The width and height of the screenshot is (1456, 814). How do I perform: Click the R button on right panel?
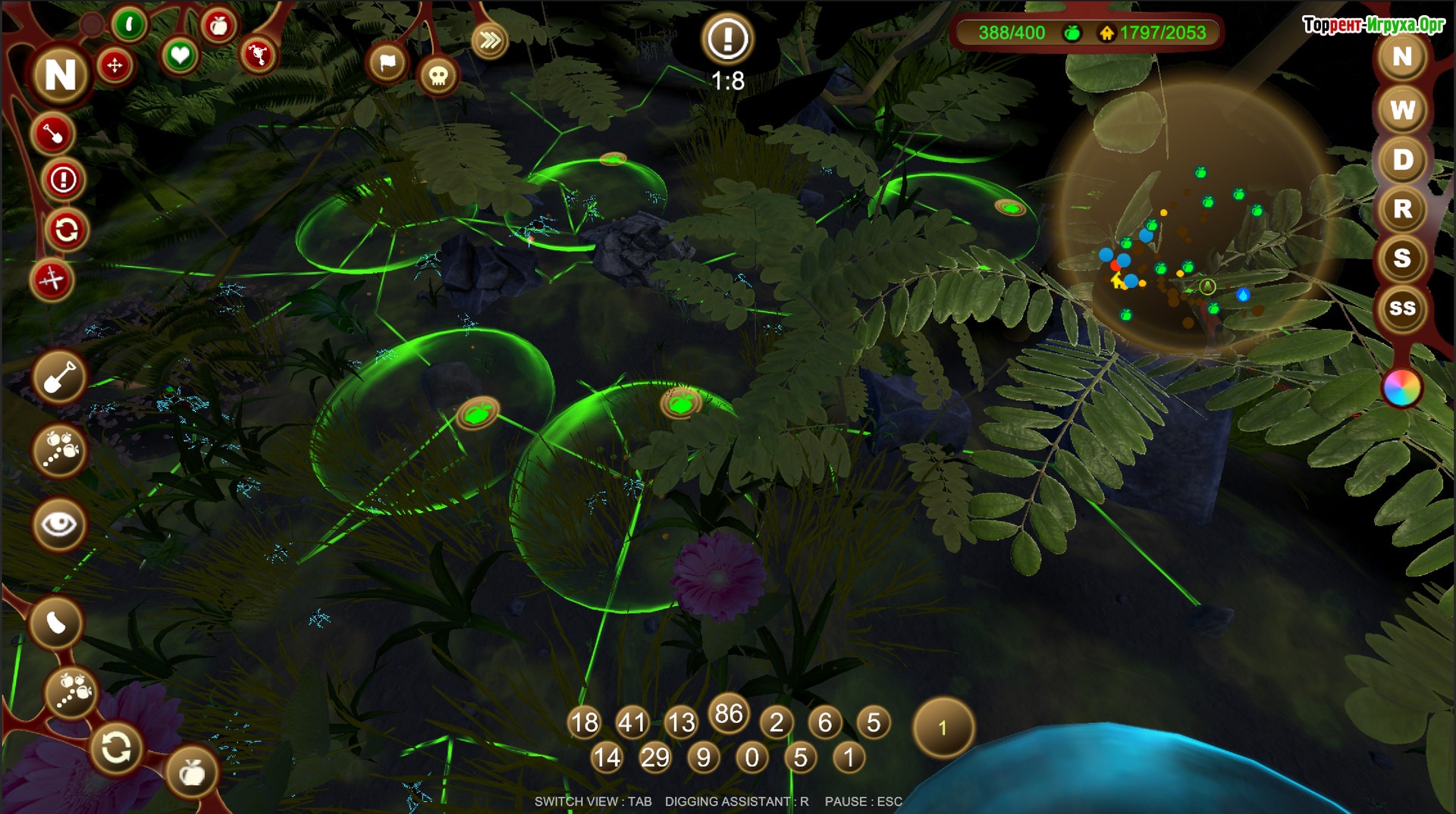point(1402,209)
